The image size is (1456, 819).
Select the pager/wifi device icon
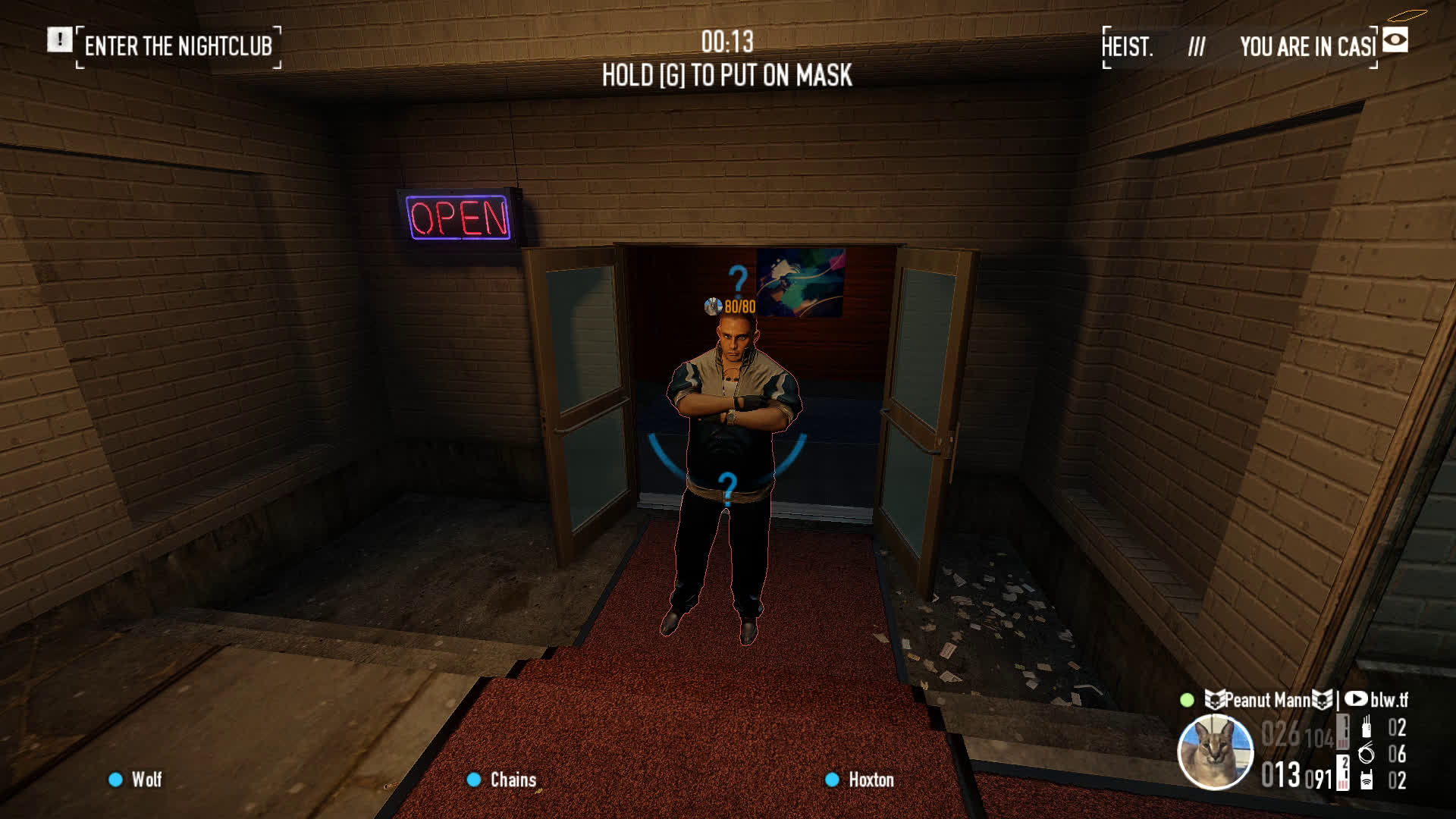[1367, 780]
